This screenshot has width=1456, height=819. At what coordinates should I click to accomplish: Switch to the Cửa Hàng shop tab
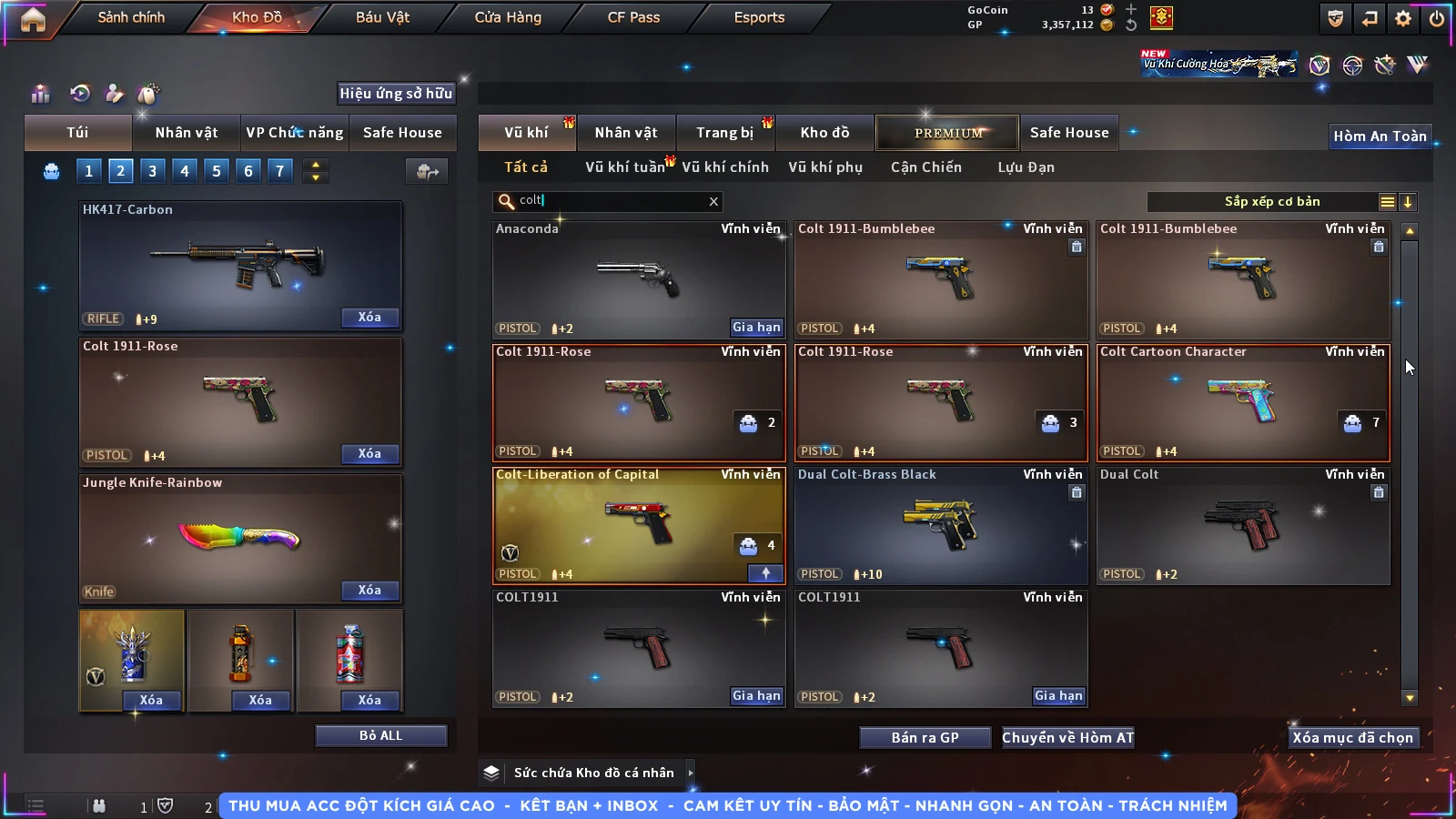[x=508, y=17]
